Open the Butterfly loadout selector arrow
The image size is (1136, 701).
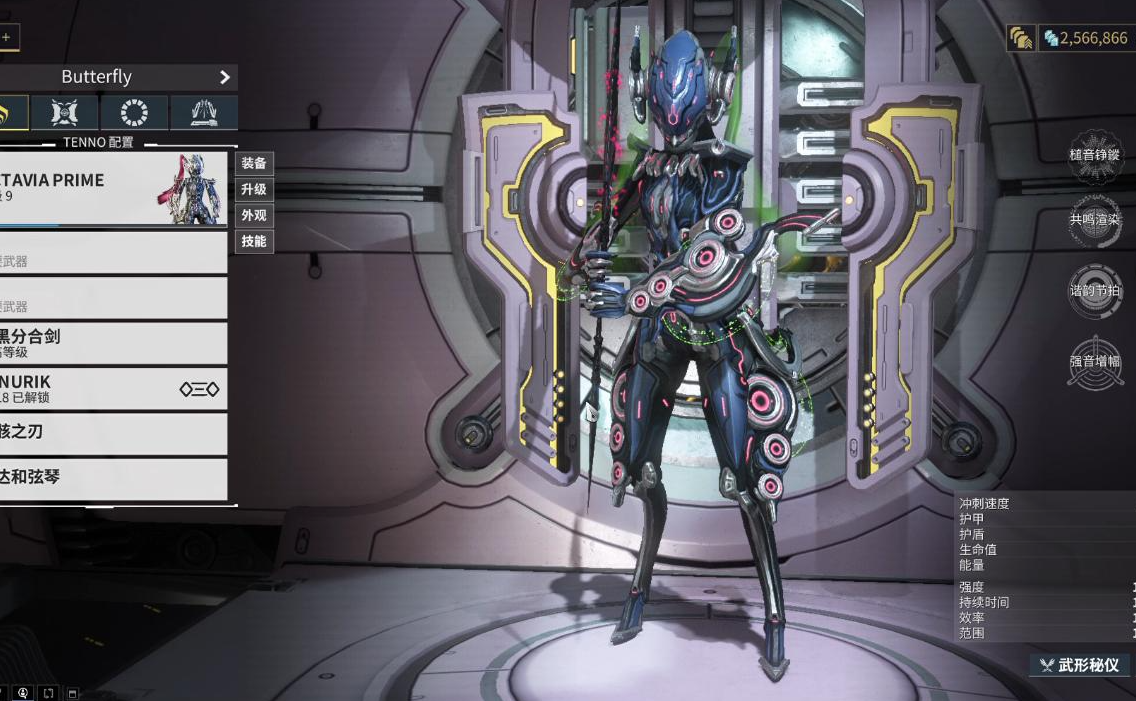click(x=225, y=77)
